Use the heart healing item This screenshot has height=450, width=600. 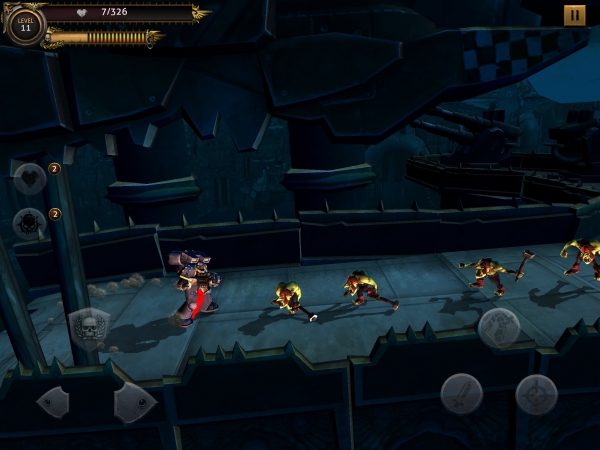click(x=30, y=179)
